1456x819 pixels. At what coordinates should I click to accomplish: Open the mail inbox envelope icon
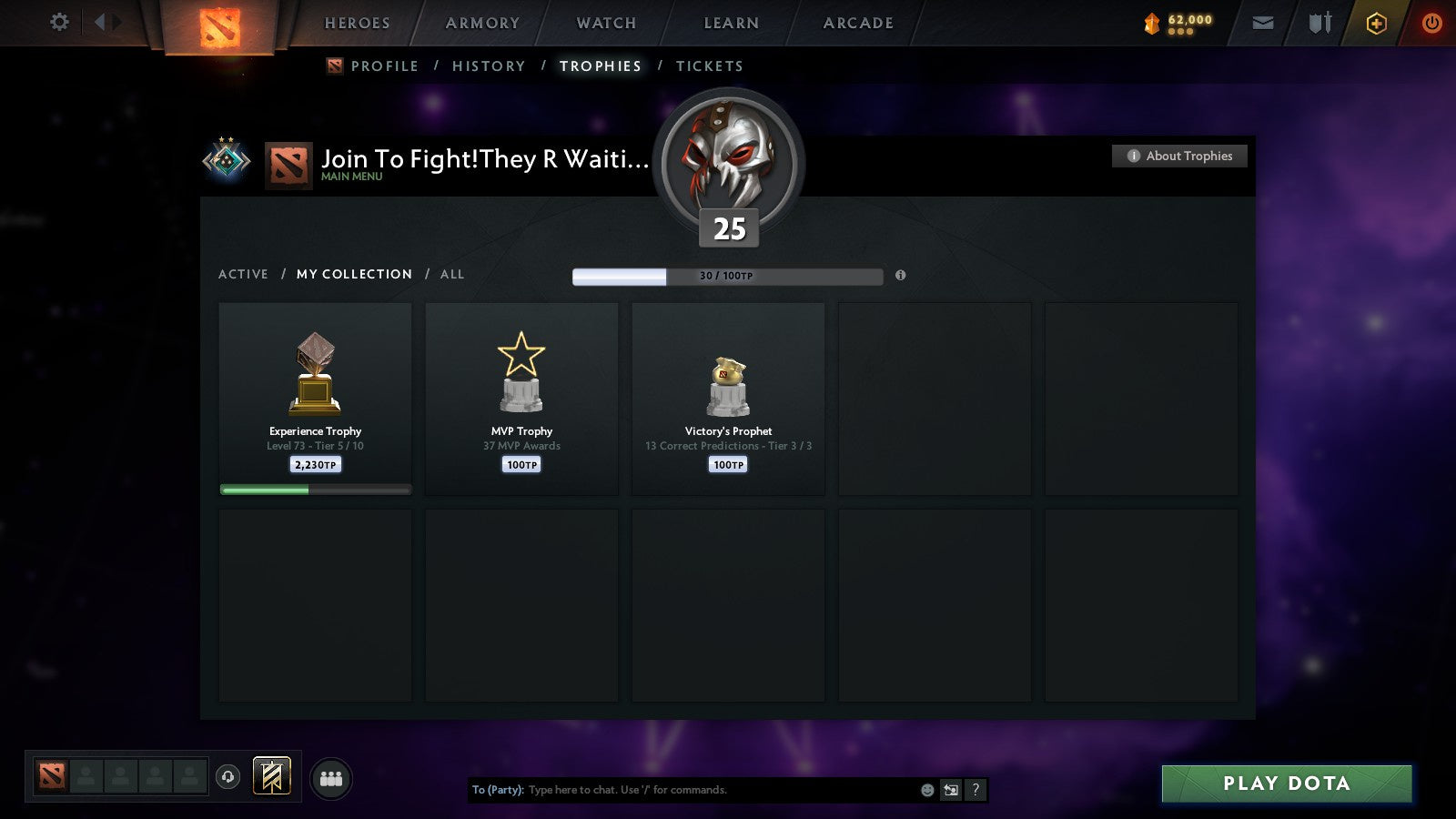(x=1263, y=23)
